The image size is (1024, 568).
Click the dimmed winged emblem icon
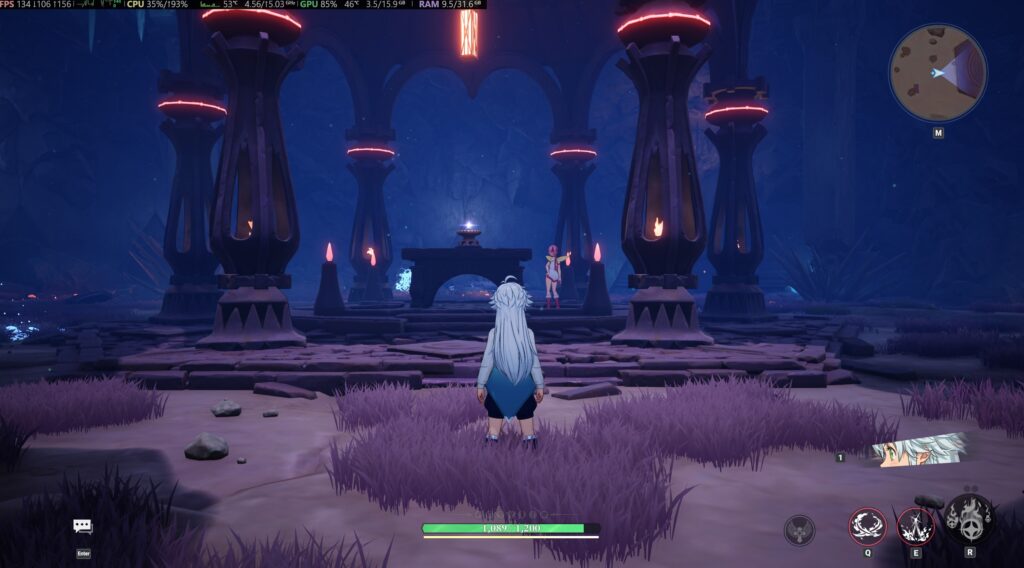coord(799,529)
